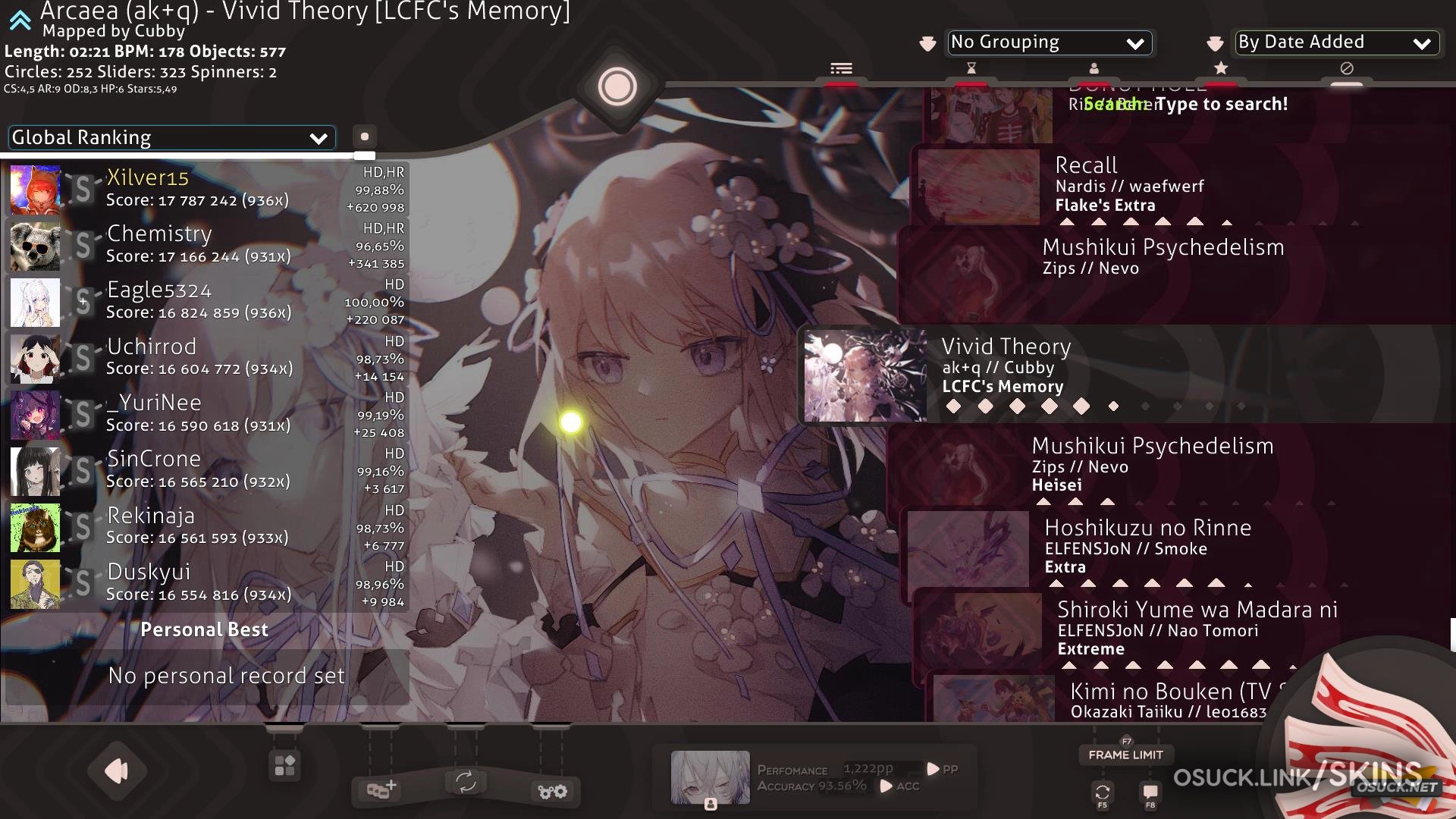Open the Global Ranking dropdown

coord(171,138)
